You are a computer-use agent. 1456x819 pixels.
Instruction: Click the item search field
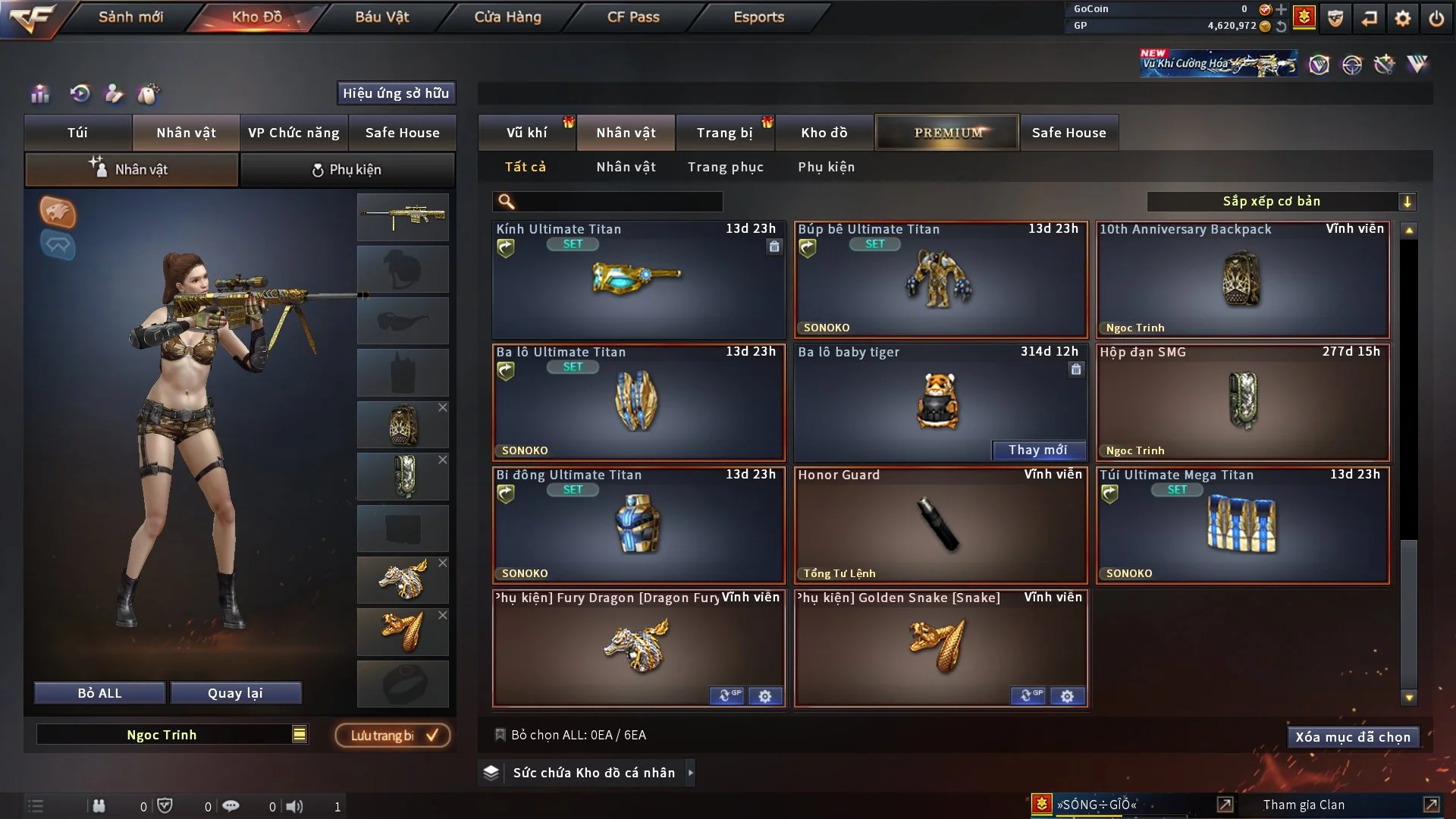[618, 201]
